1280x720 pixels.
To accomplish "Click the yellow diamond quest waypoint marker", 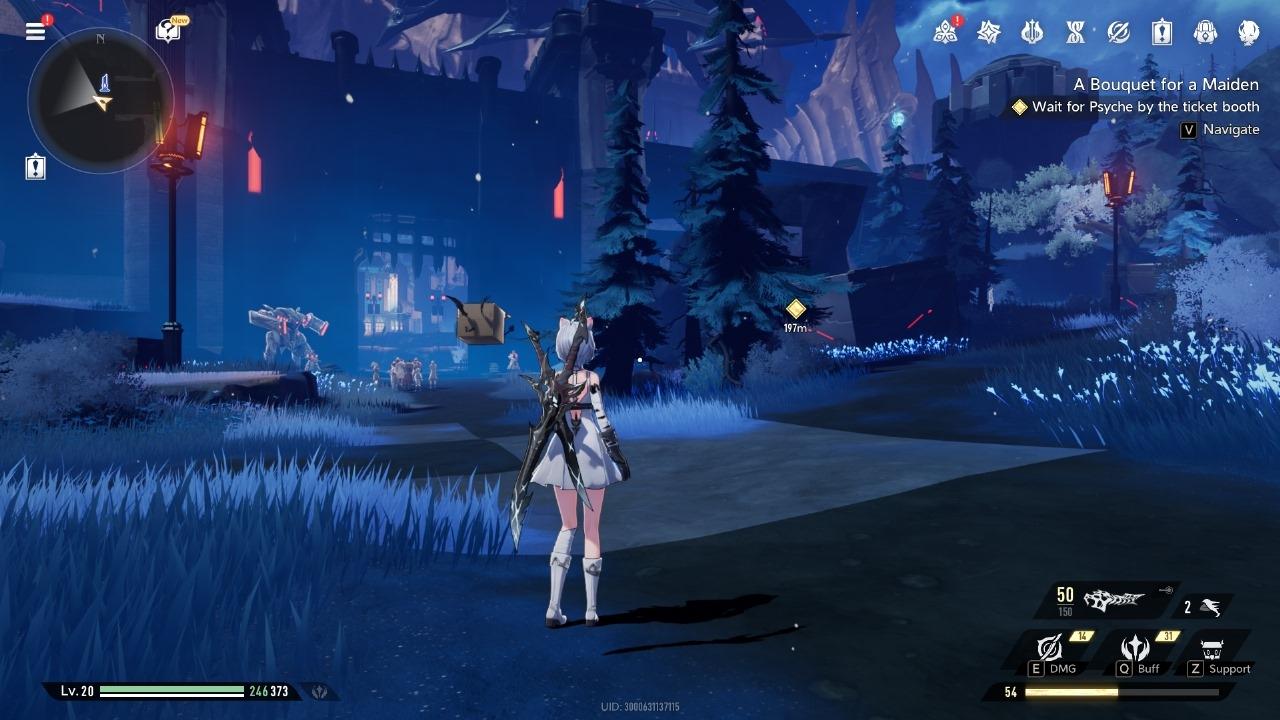I will (796, 308).
